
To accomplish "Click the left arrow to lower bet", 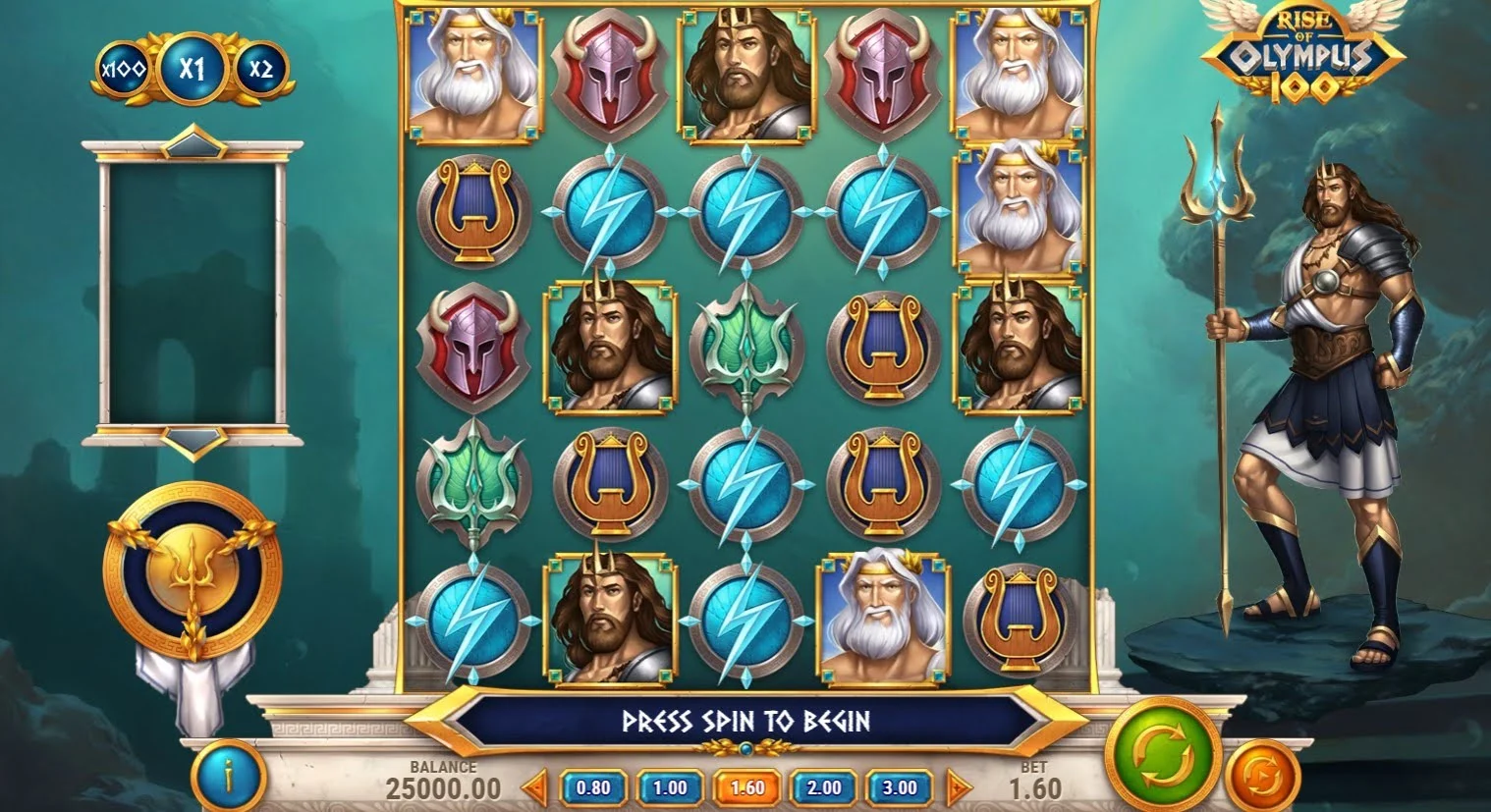I will pos(534,787).
